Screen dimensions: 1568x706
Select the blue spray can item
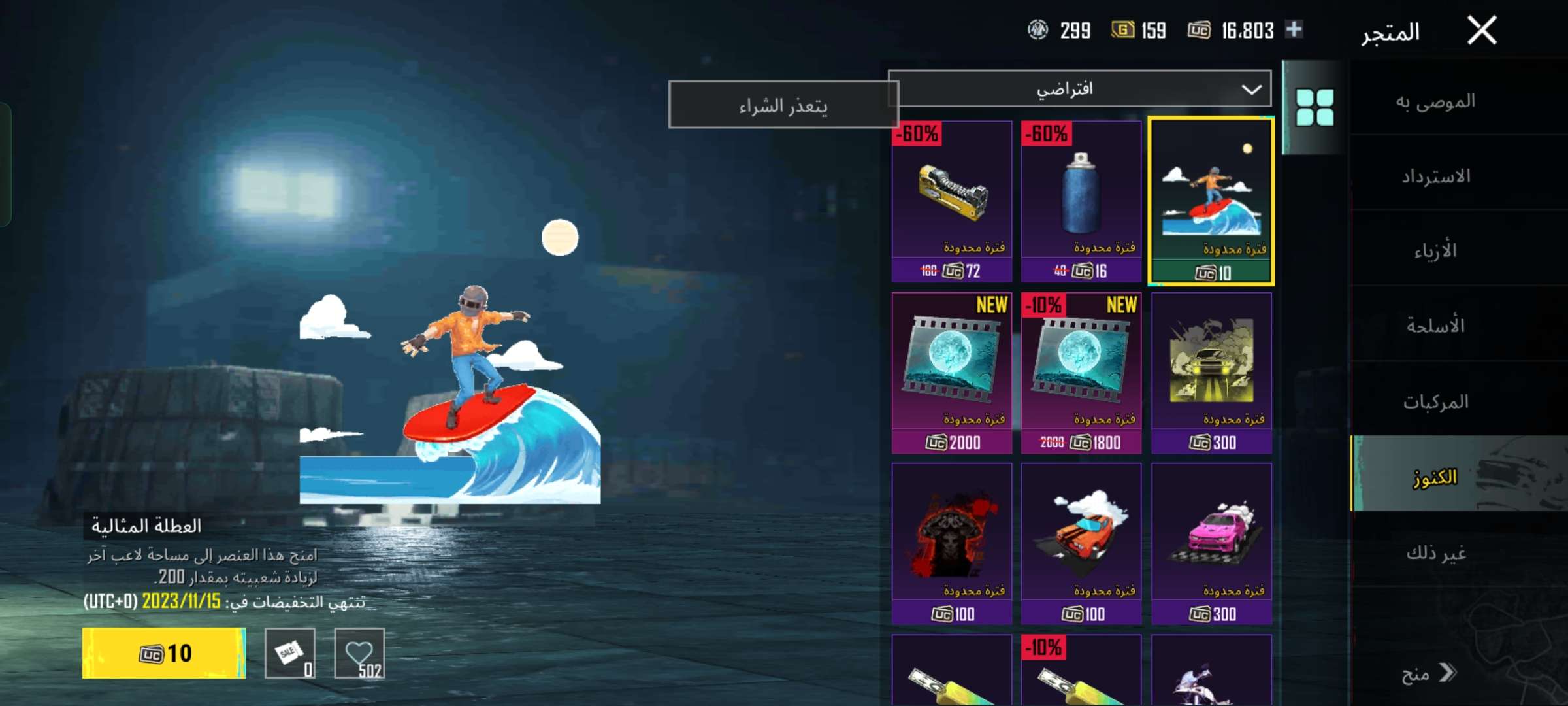1081,201
